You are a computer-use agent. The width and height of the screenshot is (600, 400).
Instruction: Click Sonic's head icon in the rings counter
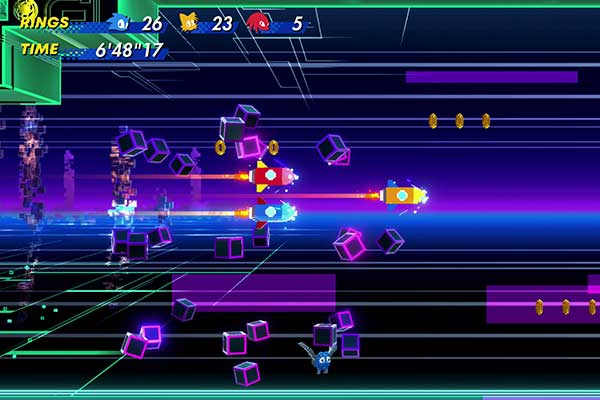[x=122, y=22]
